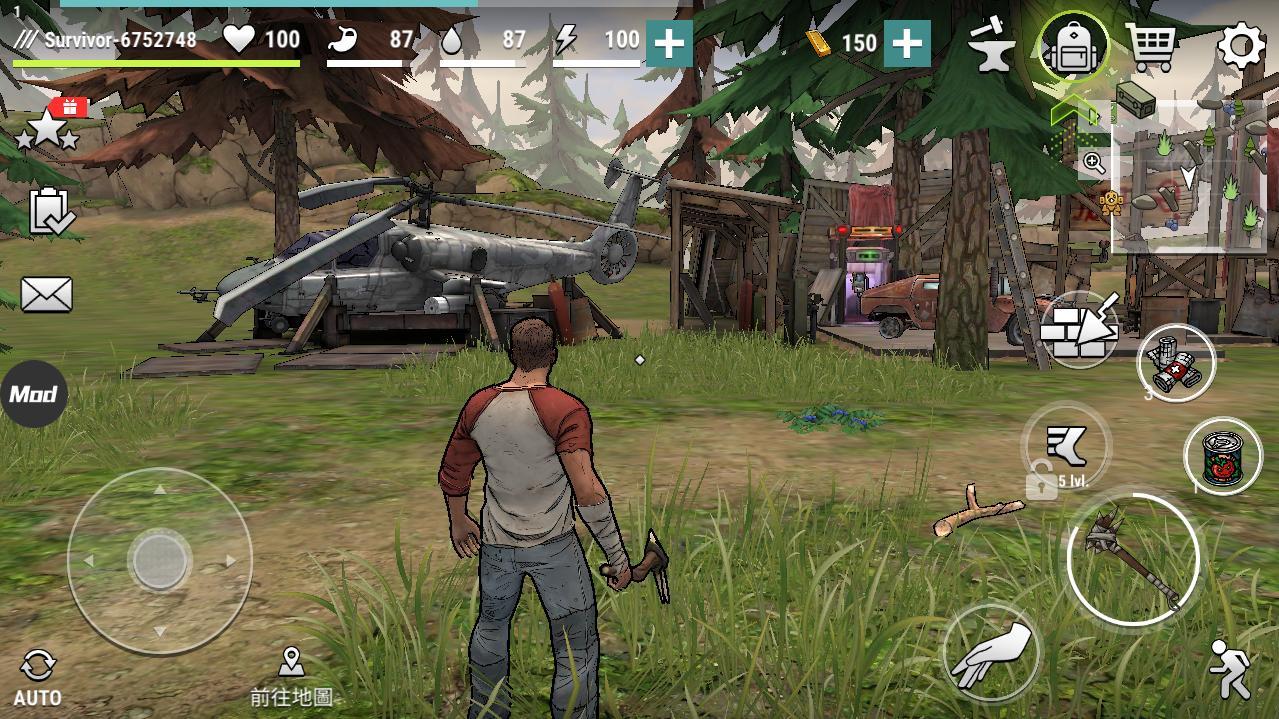Tap the 前往地圖 map button
Viewport: 1279px width, 719px height.
(291, 677)
